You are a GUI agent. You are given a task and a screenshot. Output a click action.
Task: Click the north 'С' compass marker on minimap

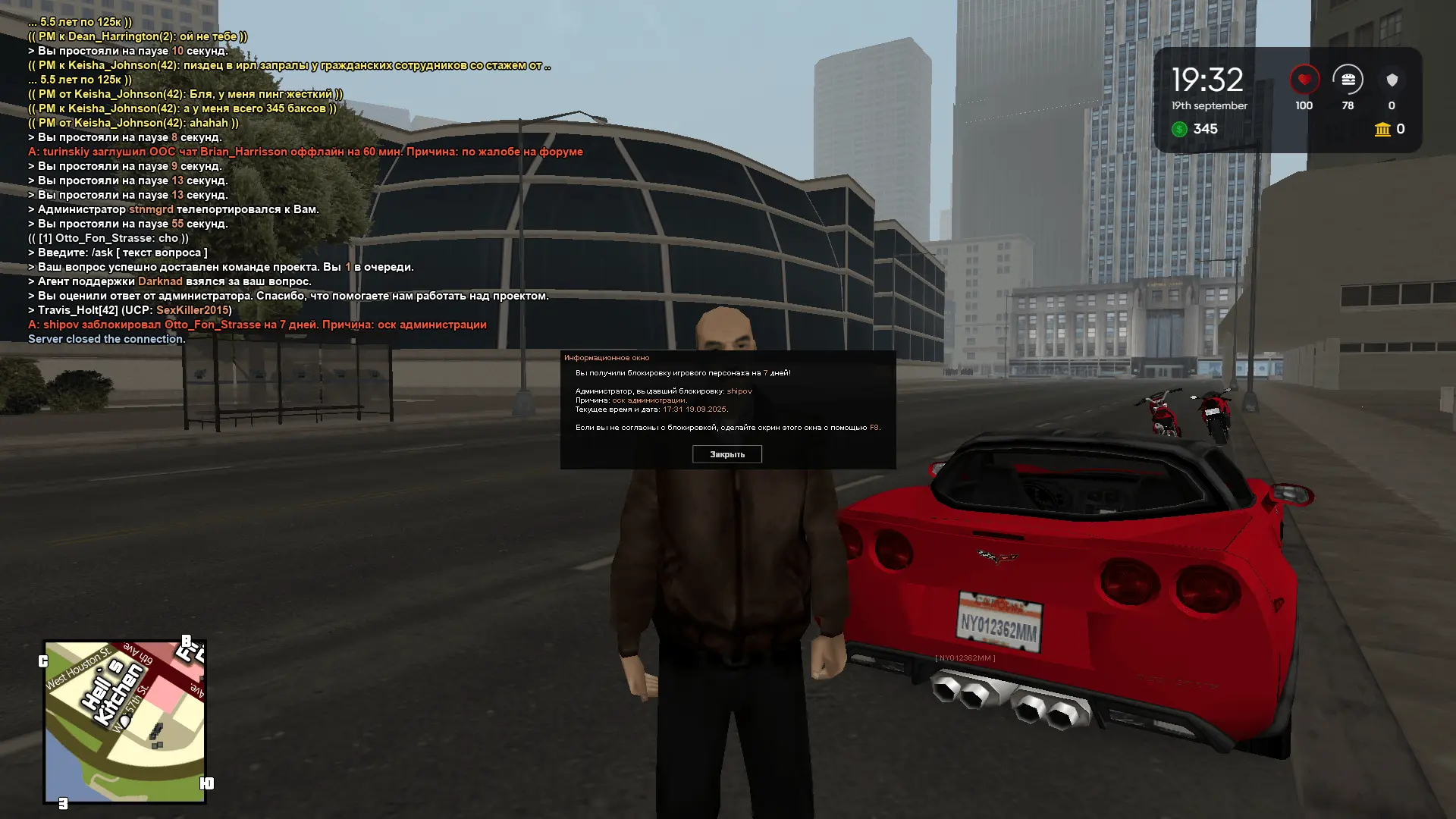[43, 660]
